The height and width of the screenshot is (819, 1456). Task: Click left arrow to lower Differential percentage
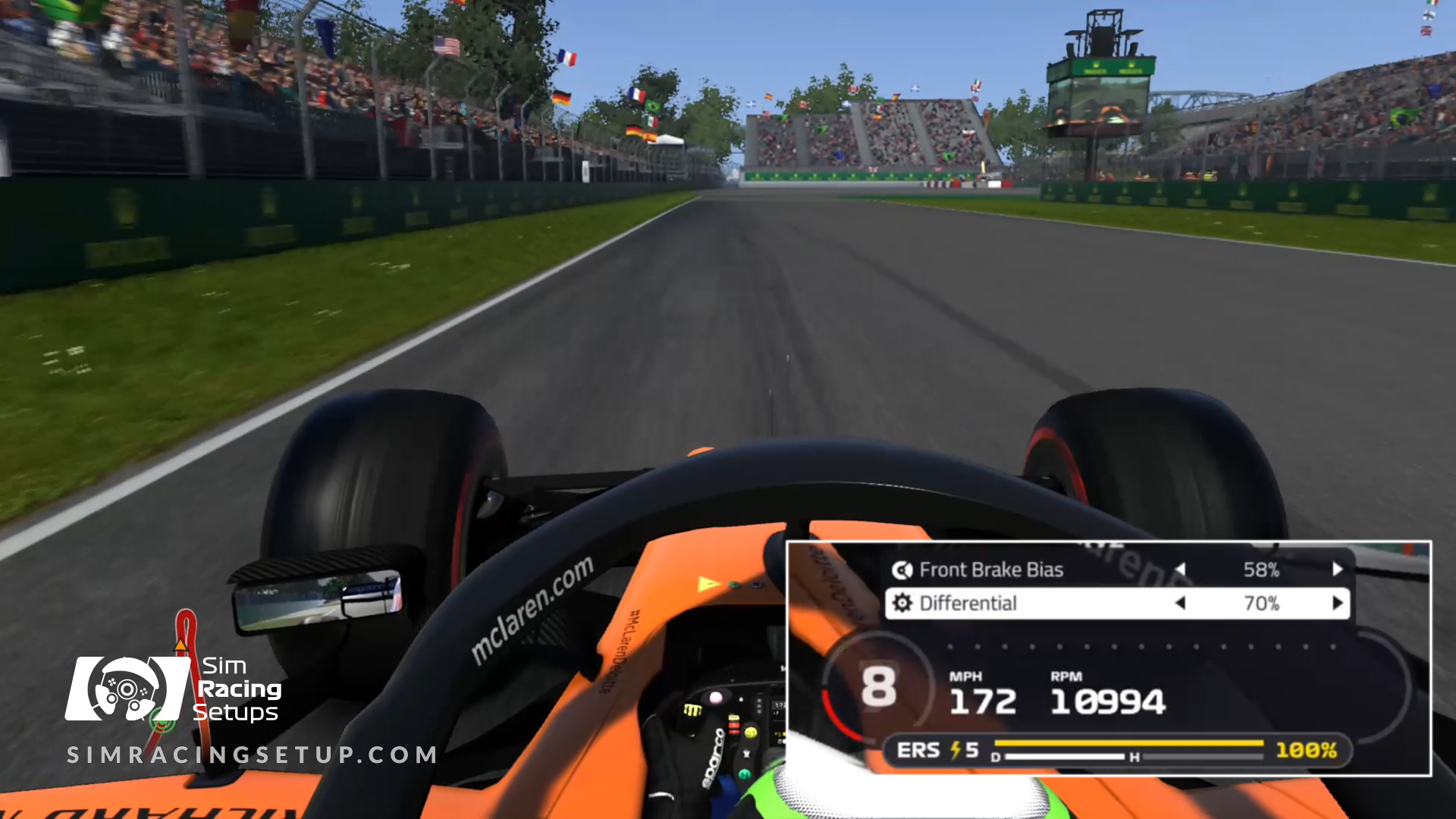[1181, 603]
